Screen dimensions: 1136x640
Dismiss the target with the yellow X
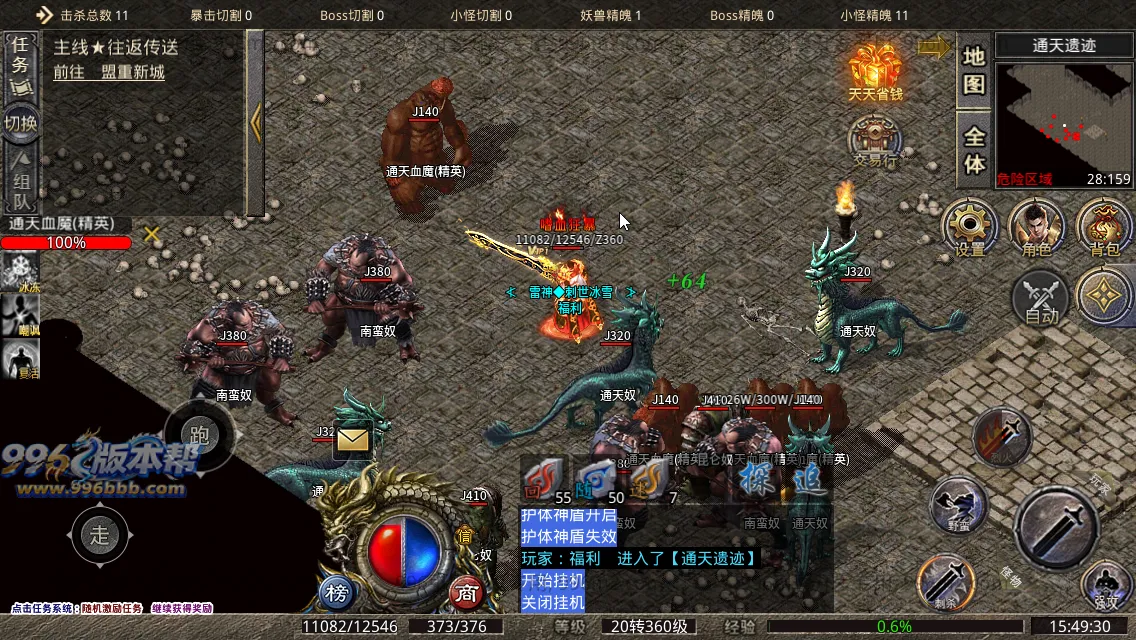pos(152,234)
